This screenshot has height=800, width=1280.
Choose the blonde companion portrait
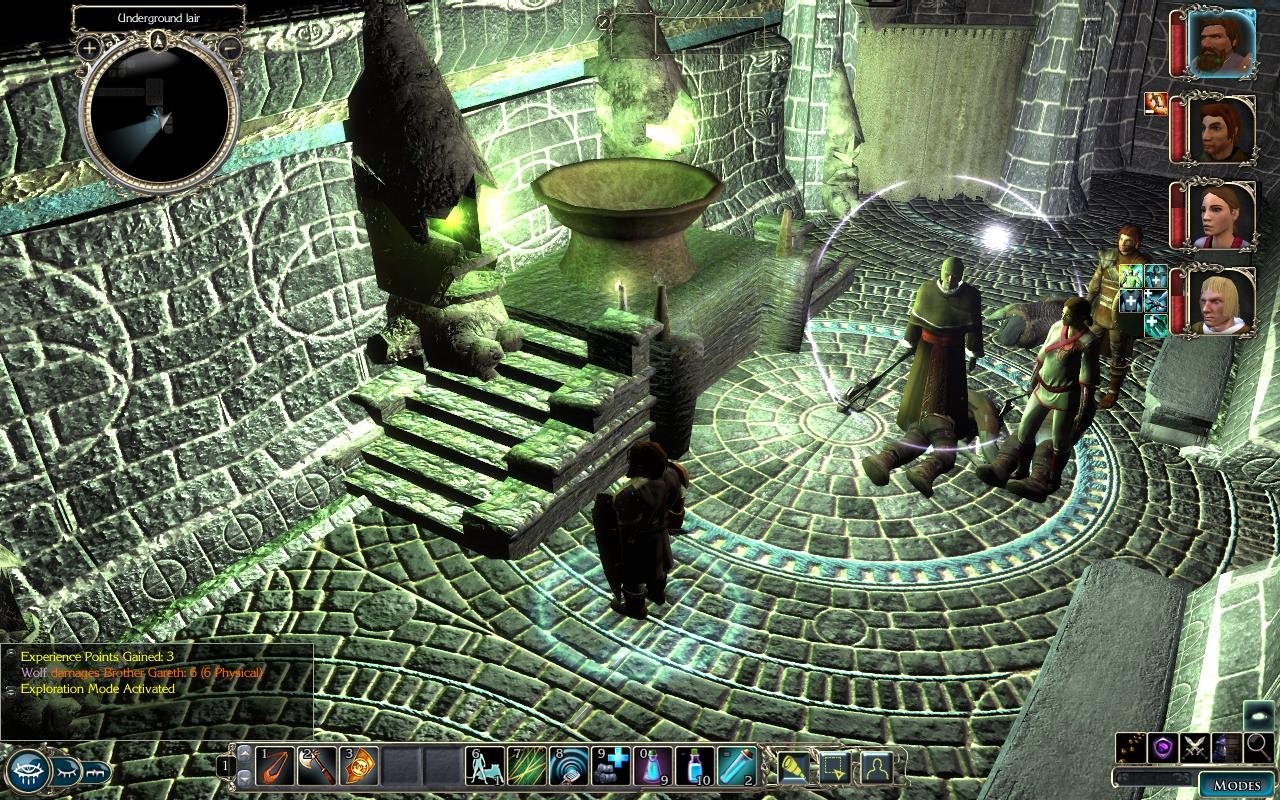[1222, 301]
